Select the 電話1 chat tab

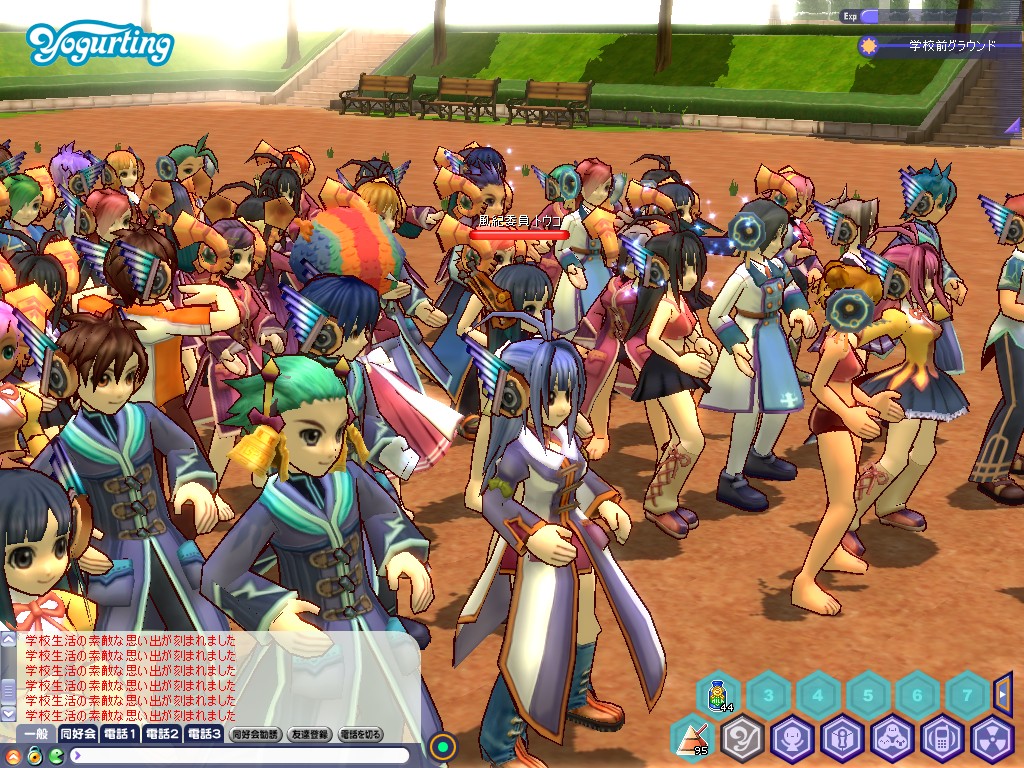[121, 734]
